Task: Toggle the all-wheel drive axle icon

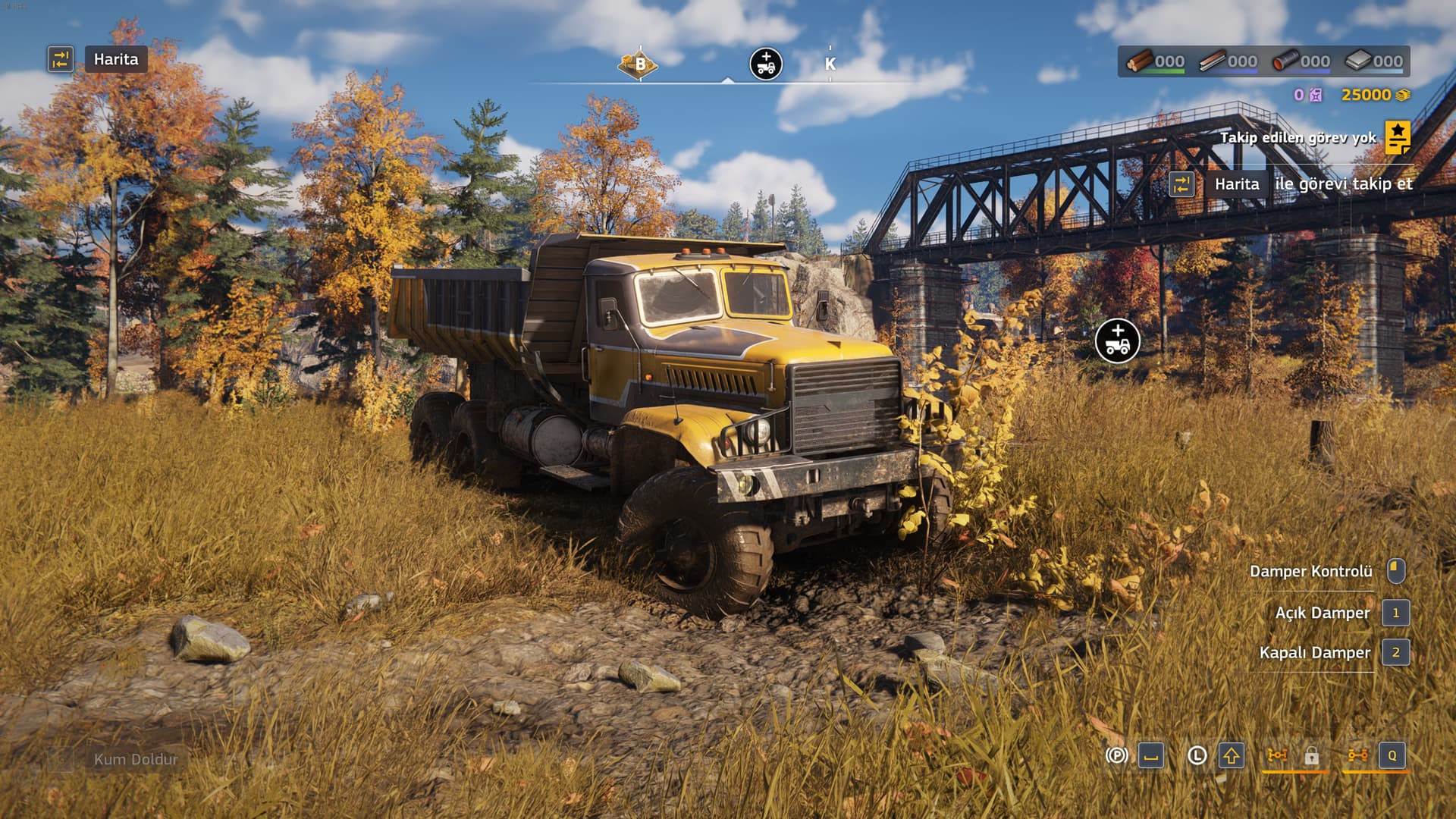Action: coord(1357,755)
